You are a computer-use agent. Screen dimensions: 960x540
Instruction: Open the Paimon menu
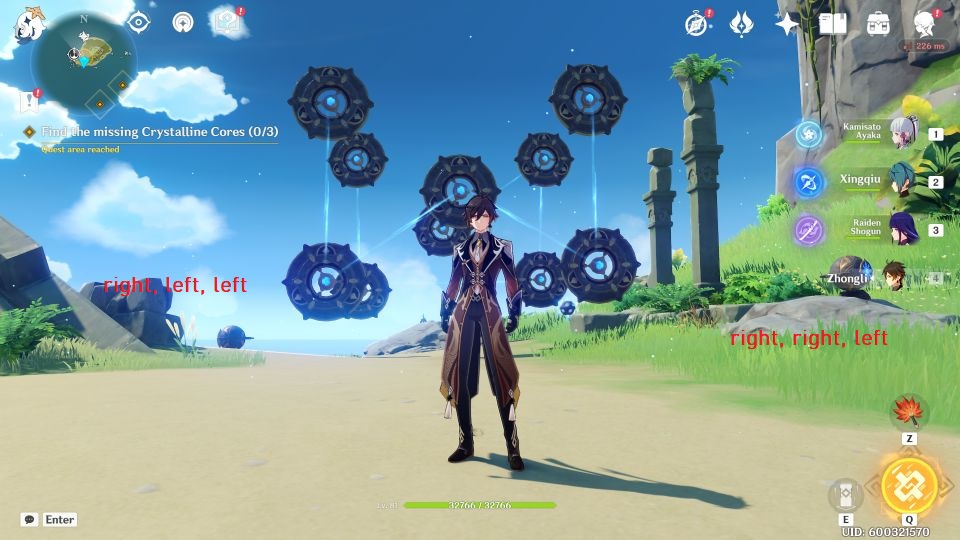(x=28, y=22)
